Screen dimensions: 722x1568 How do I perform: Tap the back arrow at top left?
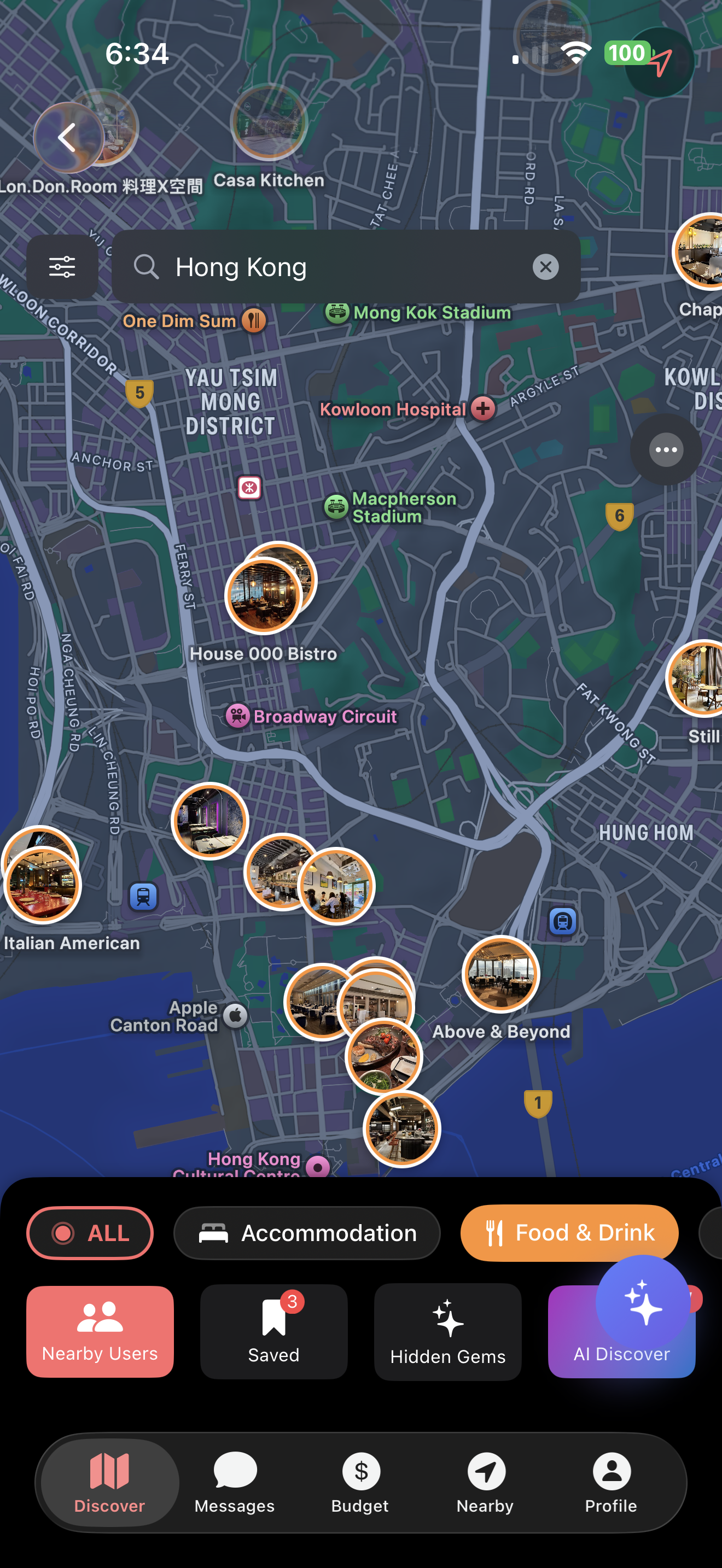point(67,137)
